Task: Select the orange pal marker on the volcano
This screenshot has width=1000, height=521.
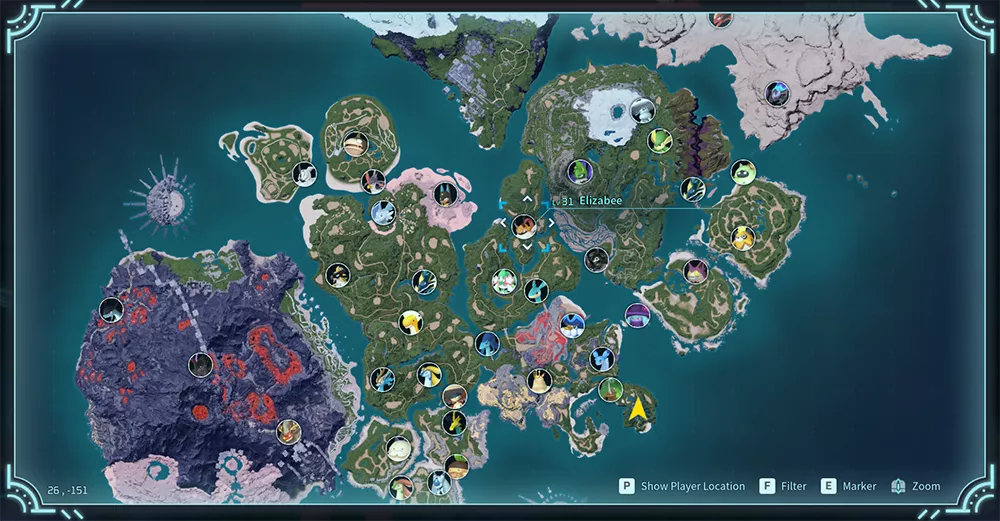Action: 288,431
